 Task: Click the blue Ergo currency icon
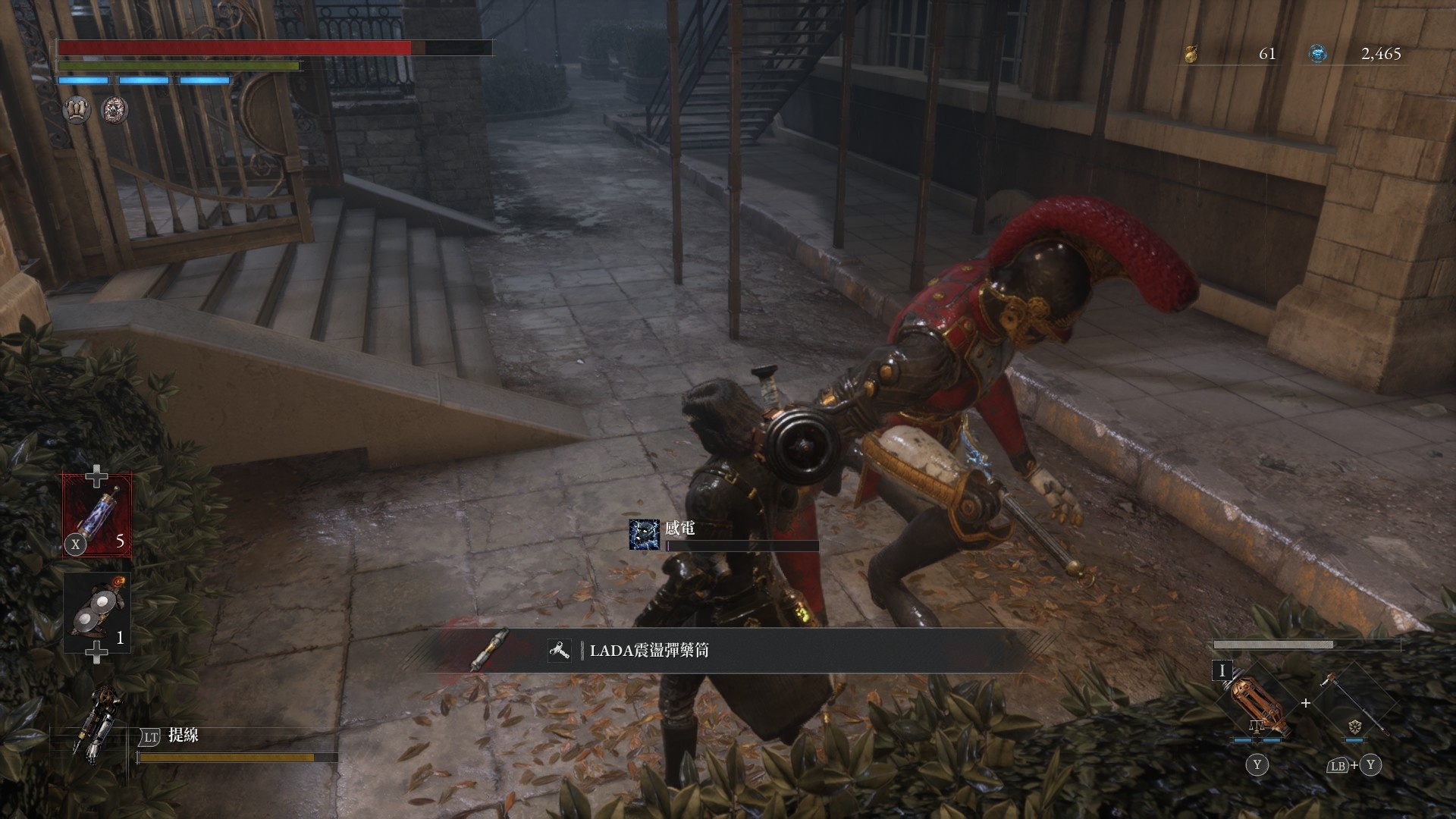tap(1319, 54)
